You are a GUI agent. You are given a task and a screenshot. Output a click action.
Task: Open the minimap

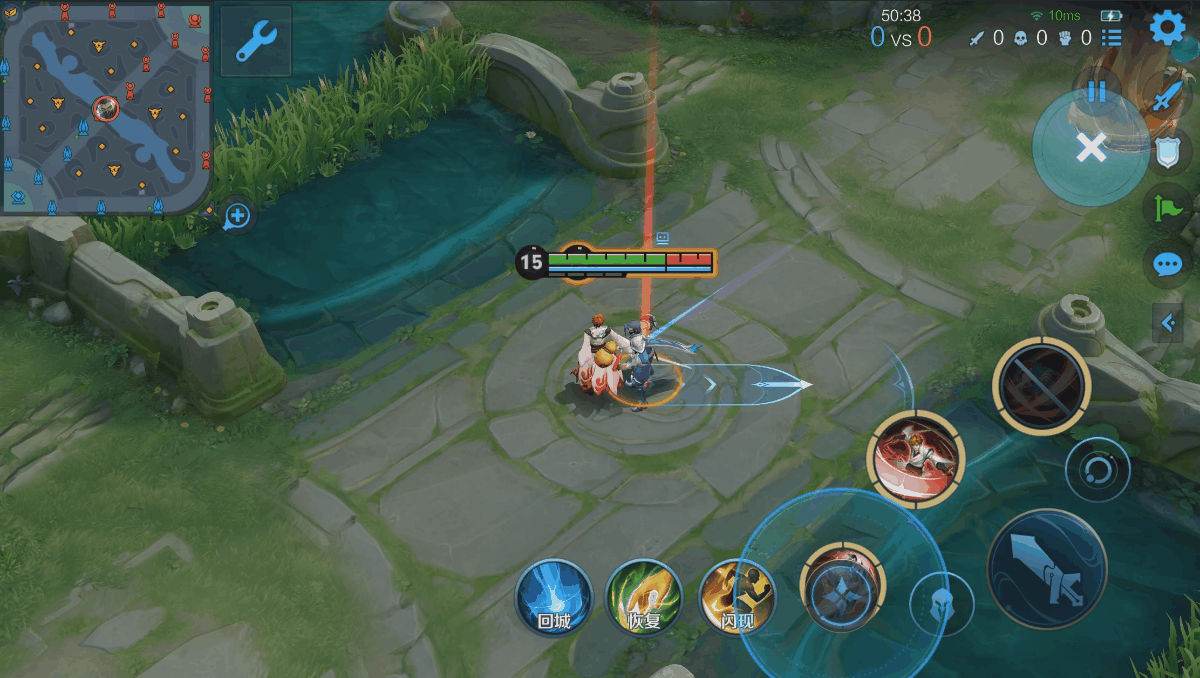click(x=107, y=108)
